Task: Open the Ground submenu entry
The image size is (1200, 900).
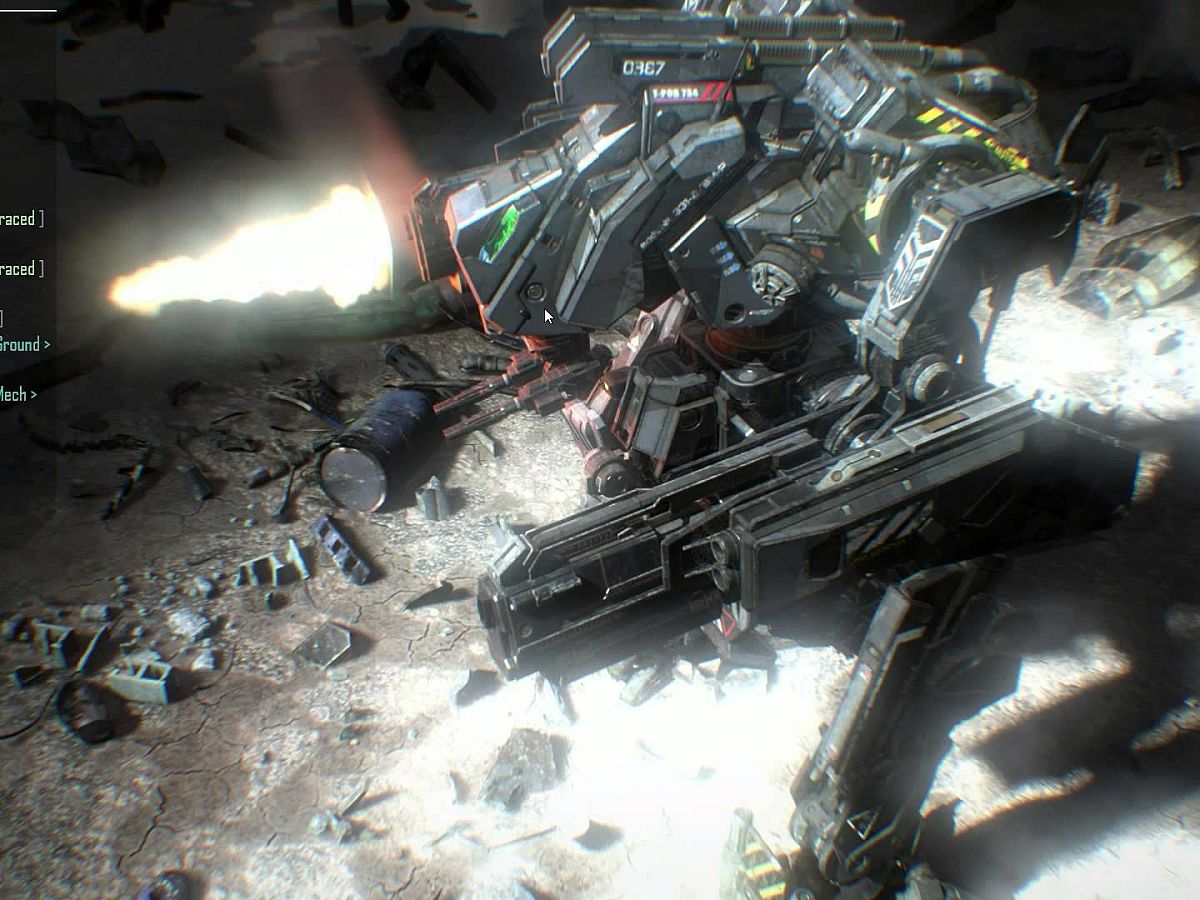Action: [23, 345]
